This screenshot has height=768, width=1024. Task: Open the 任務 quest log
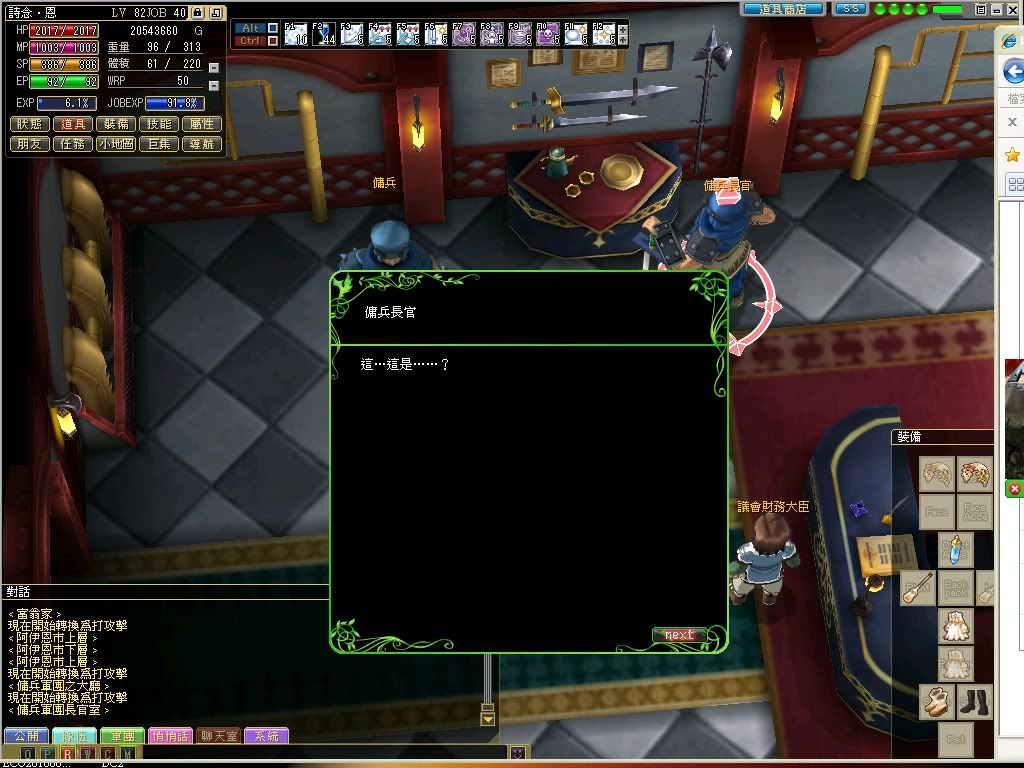coord(73,144)
